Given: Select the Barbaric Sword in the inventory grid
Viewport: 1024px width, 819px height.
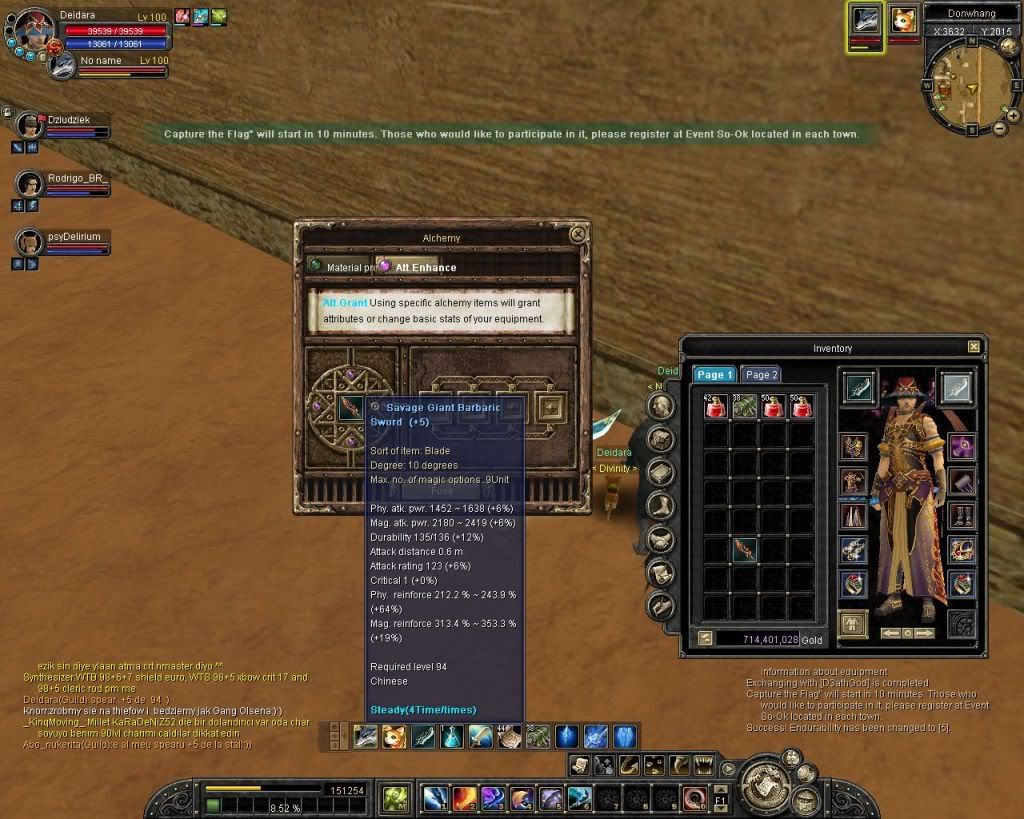Looking at the screenshot, I should coord(745,550).
